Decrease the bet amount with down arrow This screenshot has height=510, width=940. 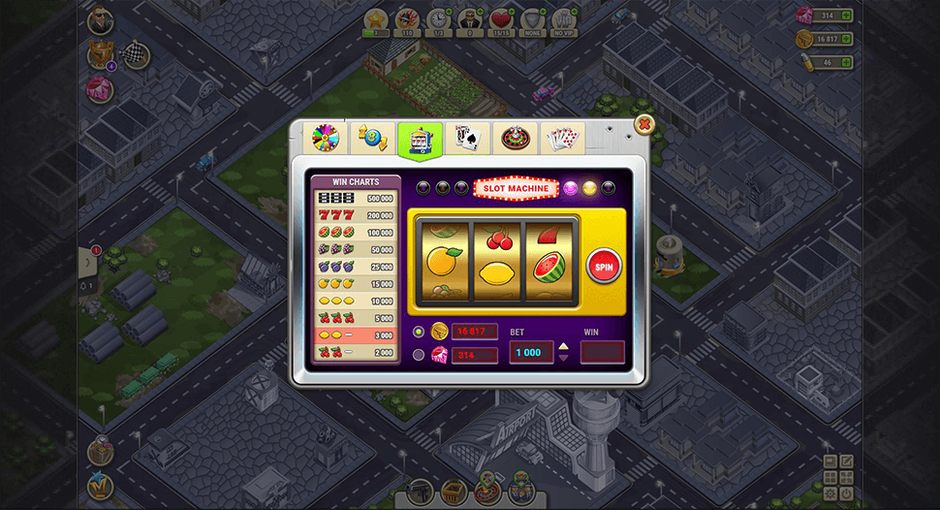click(563, 357)
